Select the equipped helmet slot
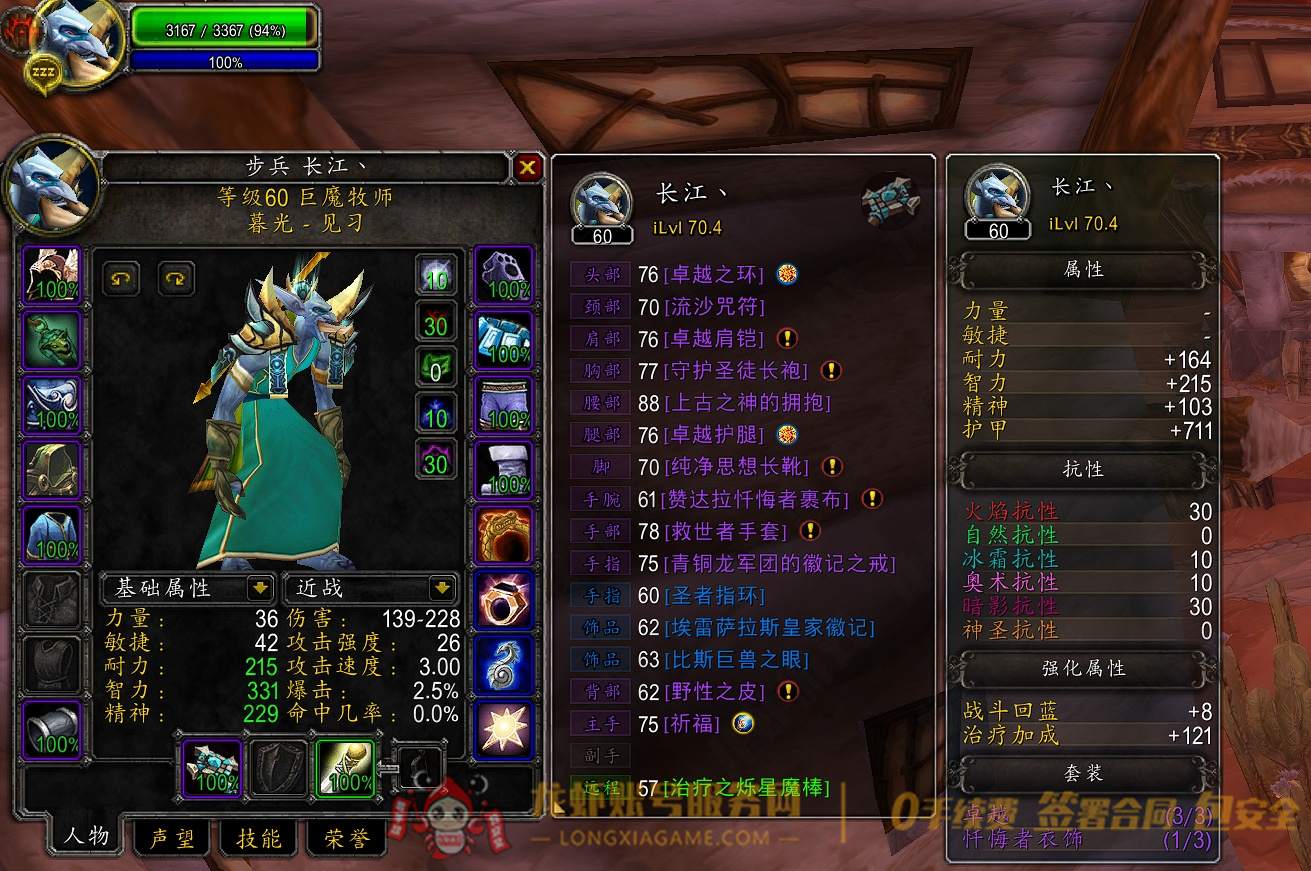 pyautogui.click(x=52, y=274)
